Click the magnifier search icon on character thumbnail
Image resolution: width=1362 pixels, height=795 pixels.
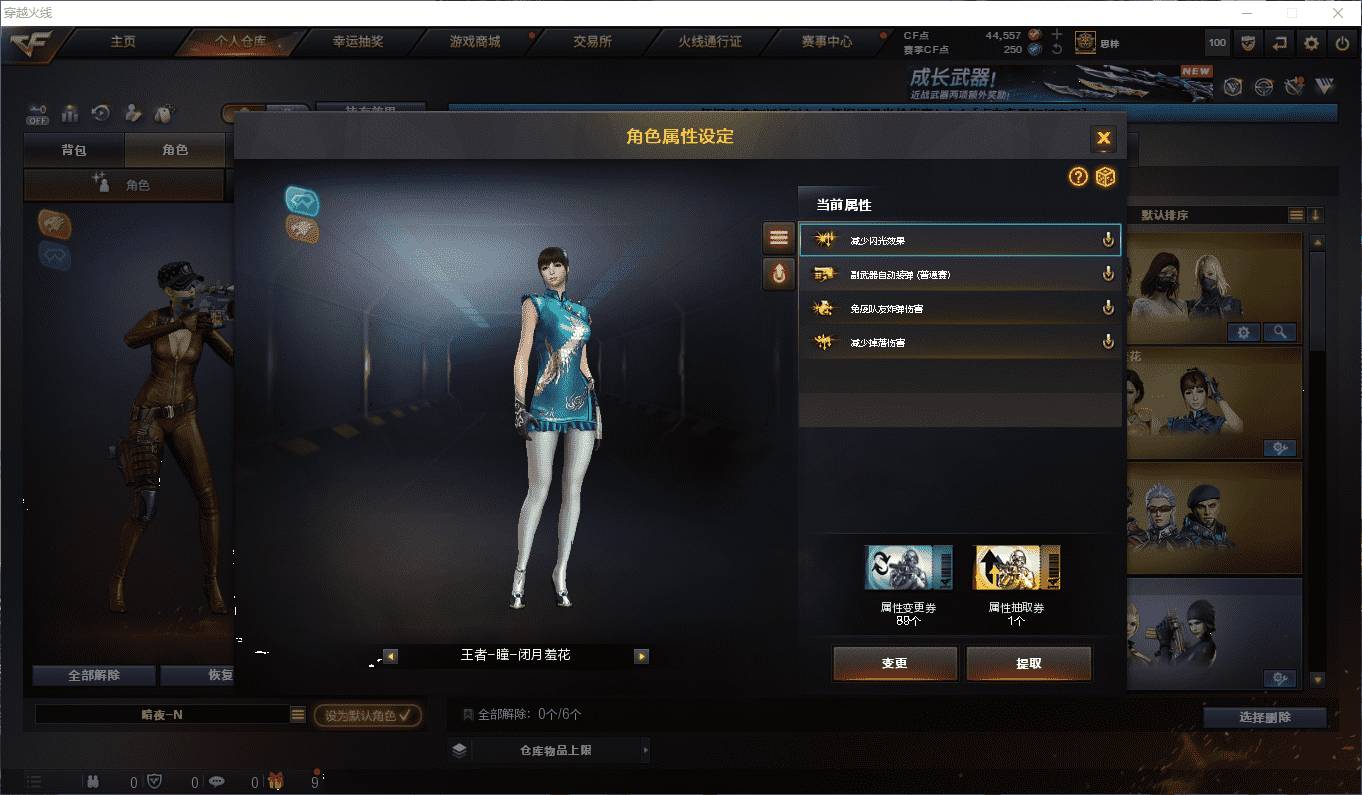coord(1281,332)
